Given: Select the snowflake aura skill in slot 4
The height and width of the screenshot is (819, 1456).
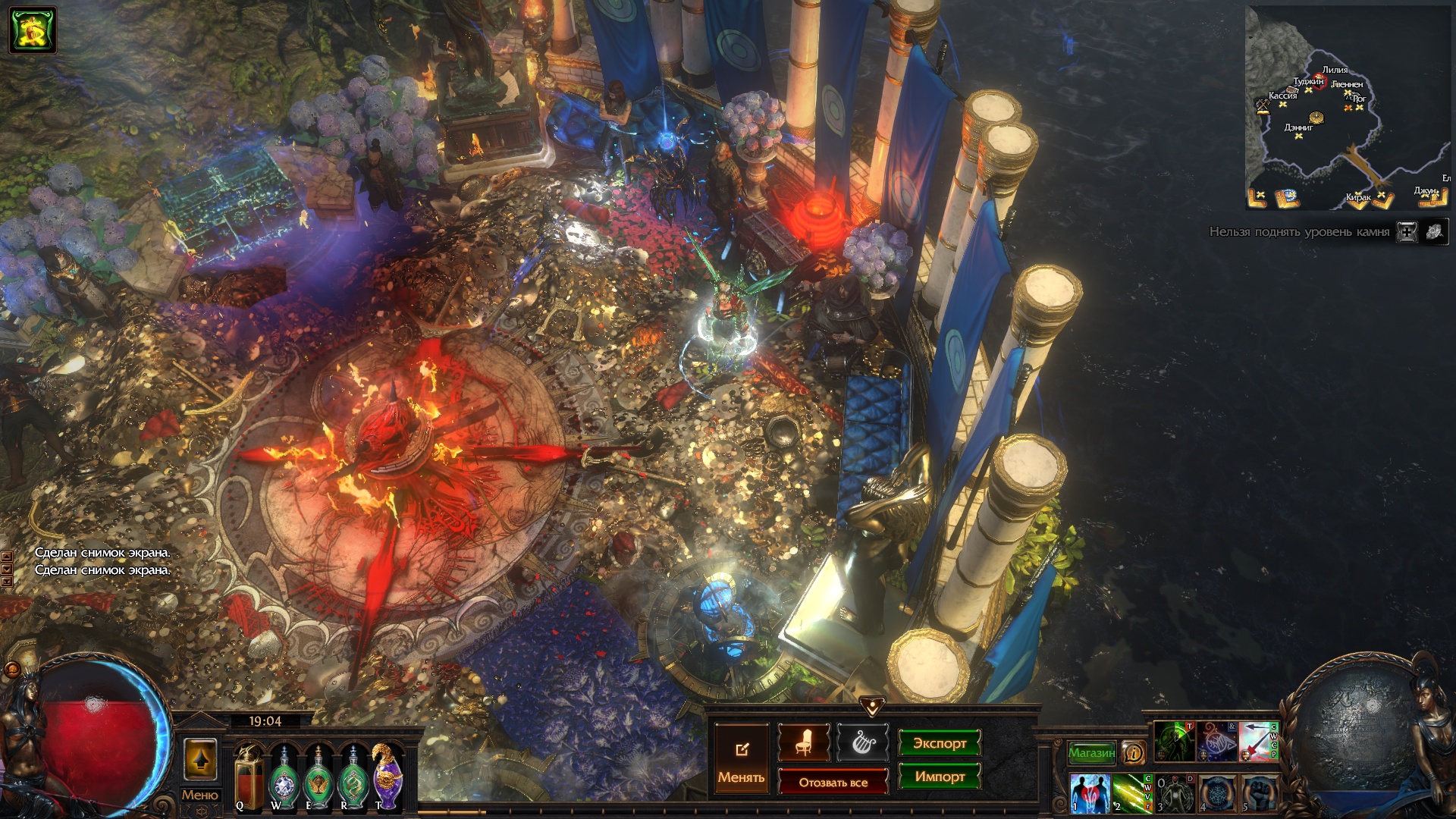Looking at the screenshot, I should click(x=1217, y=792).
